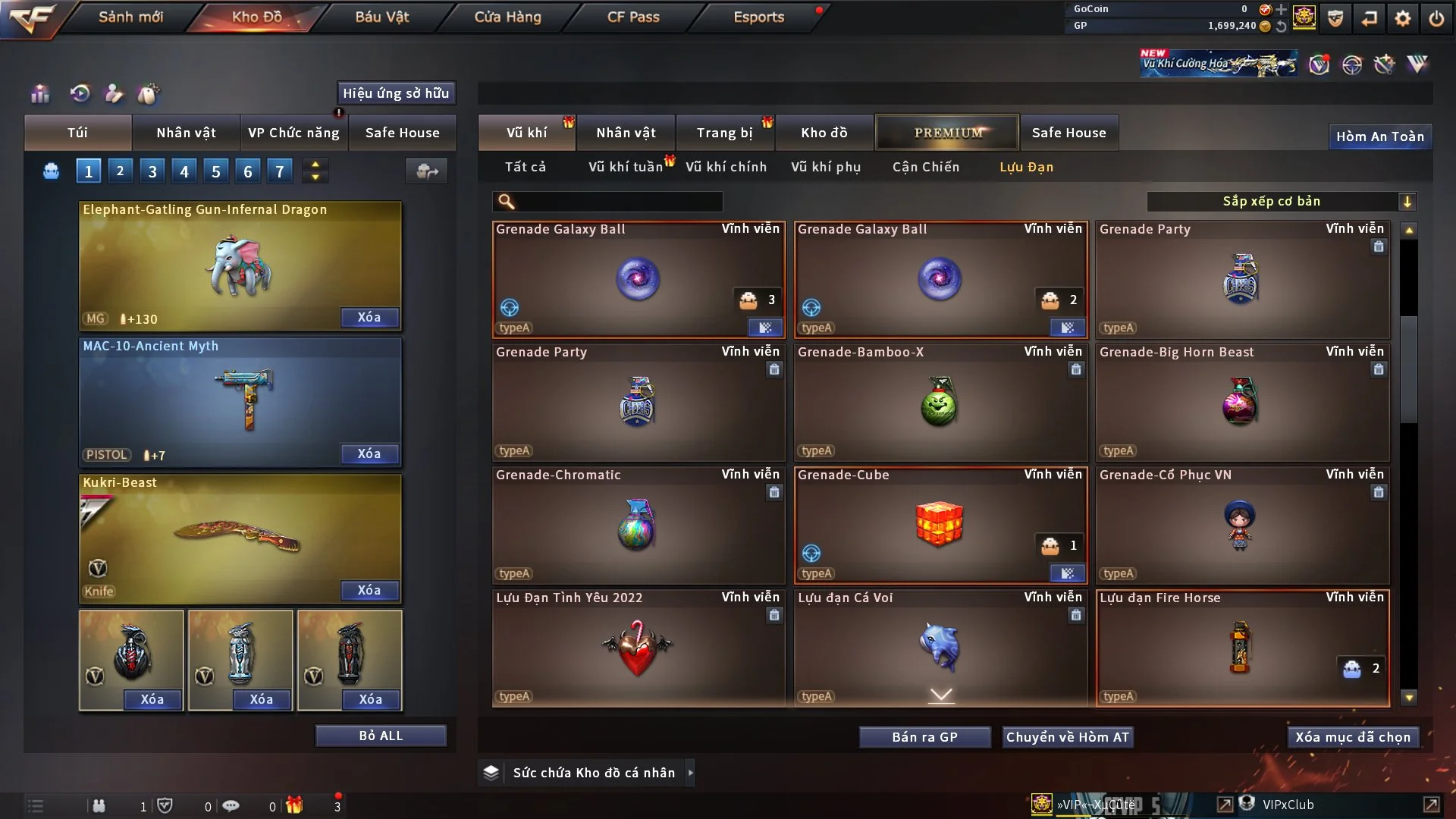Unequip everything with Bỏ ALL

coord(381,736)
